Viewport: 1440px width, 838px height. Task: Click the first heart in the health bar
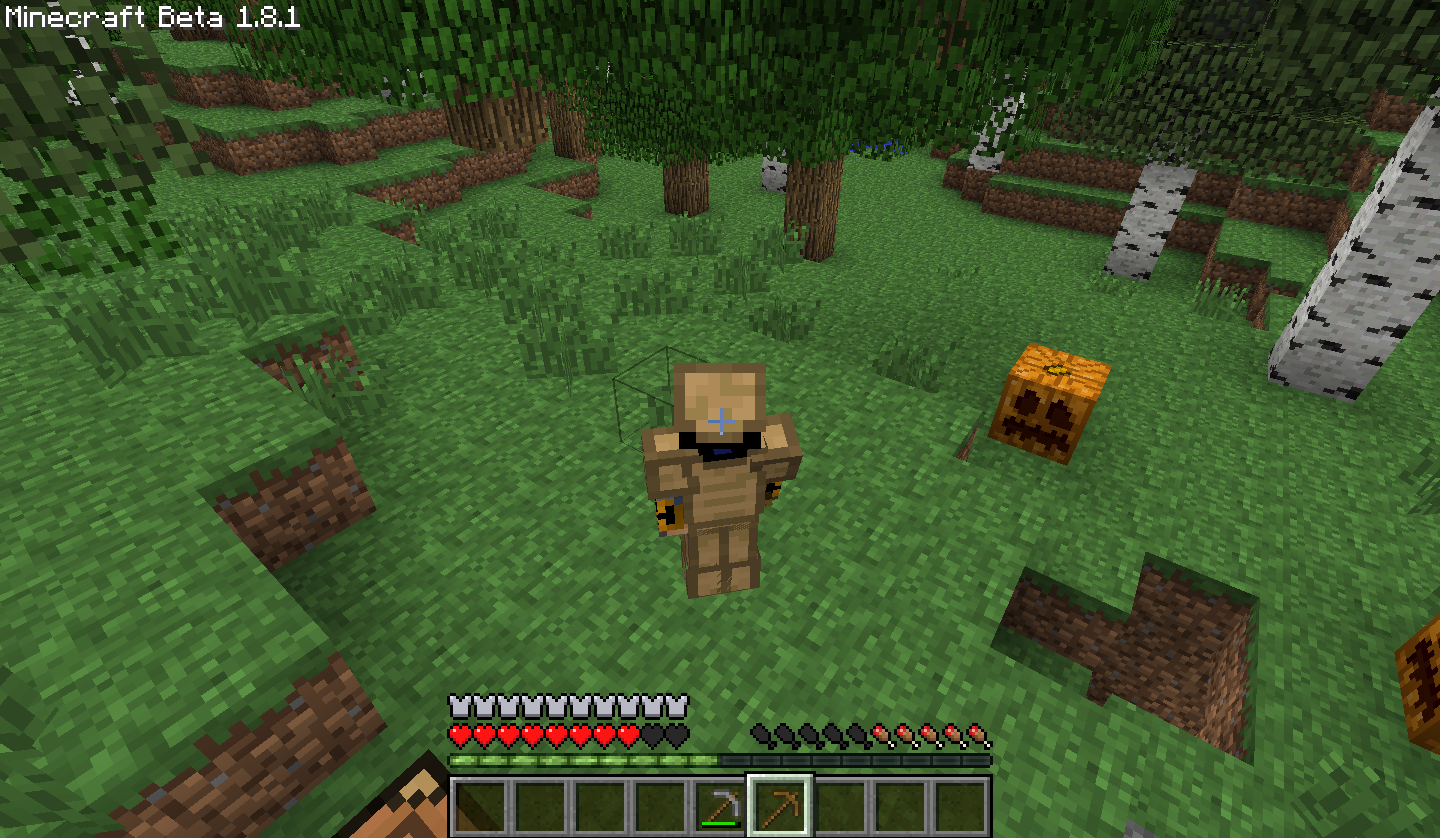457,733
